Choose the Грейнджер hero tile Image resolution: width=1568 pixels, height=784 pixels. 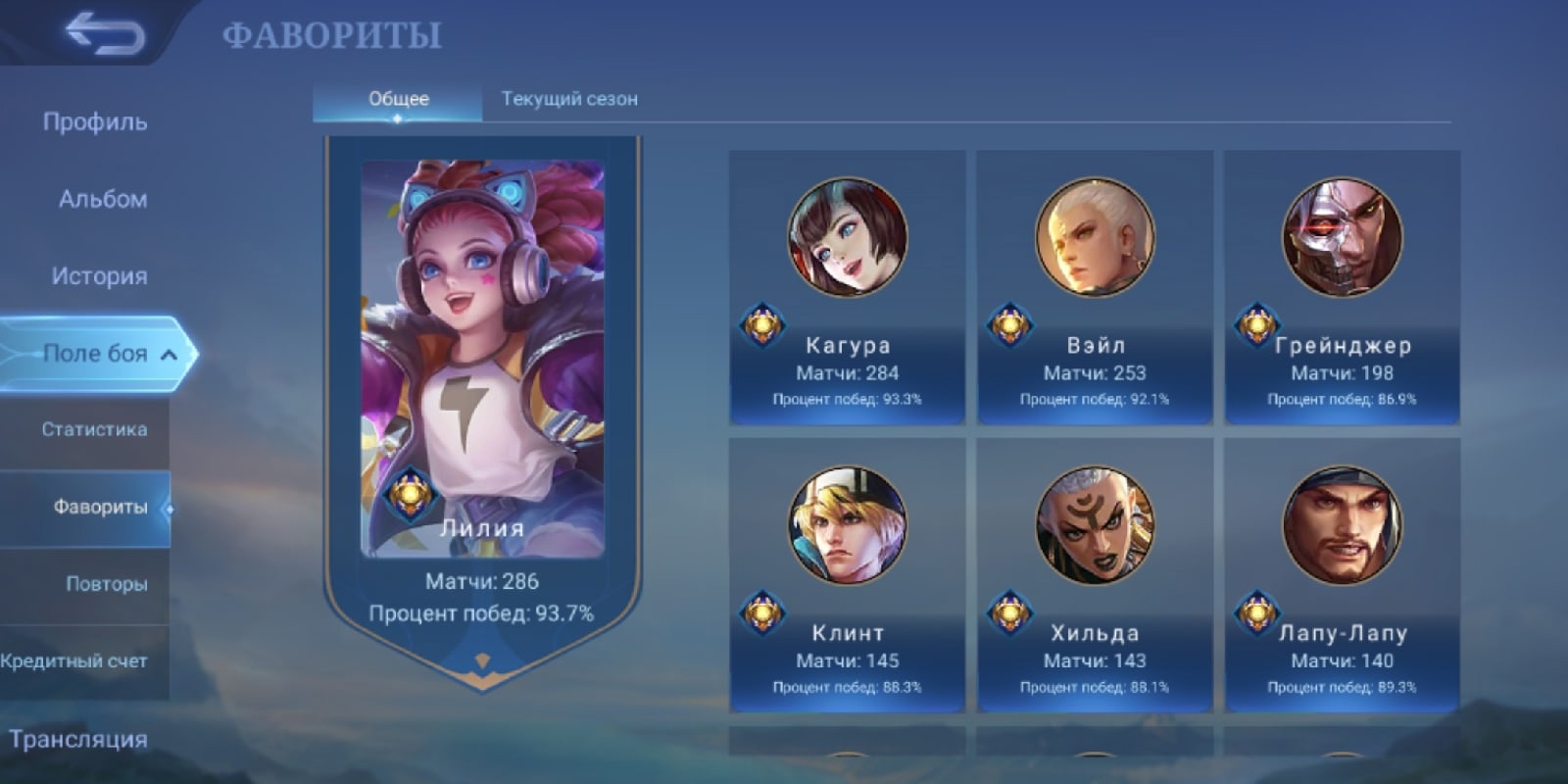coord(1342,287)
